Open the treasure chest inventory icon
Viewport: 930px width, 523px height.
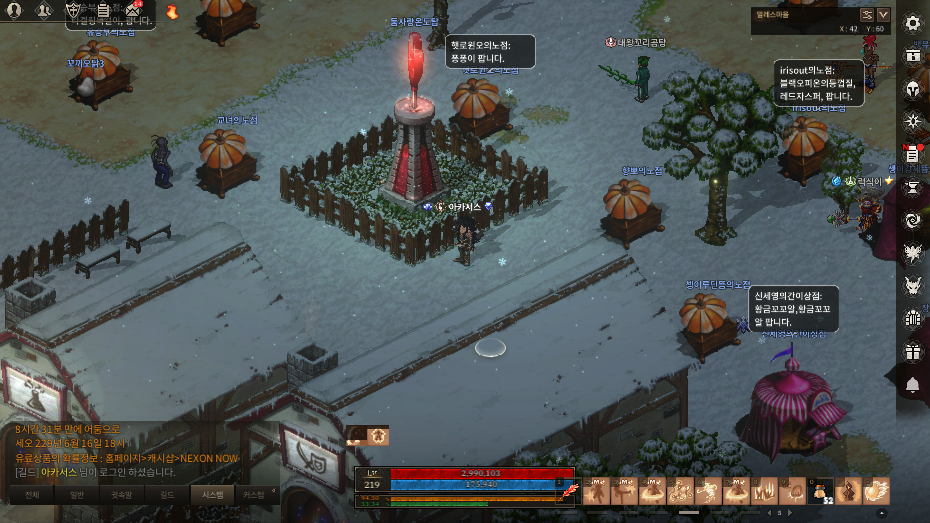click(x=912, y=56)
